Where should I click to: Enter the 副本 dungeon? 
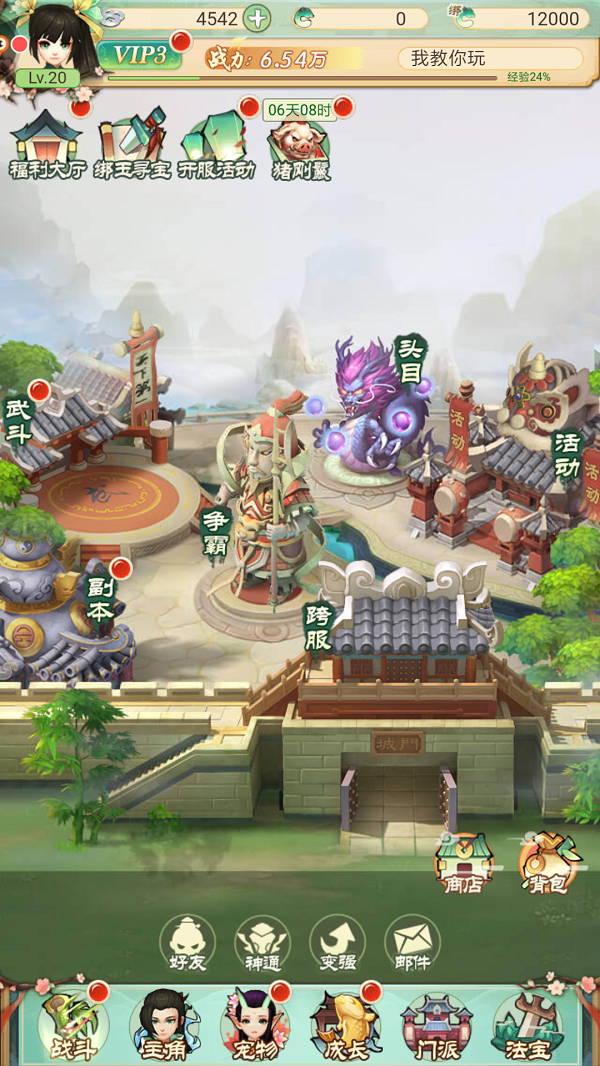(x=100, y=600)
